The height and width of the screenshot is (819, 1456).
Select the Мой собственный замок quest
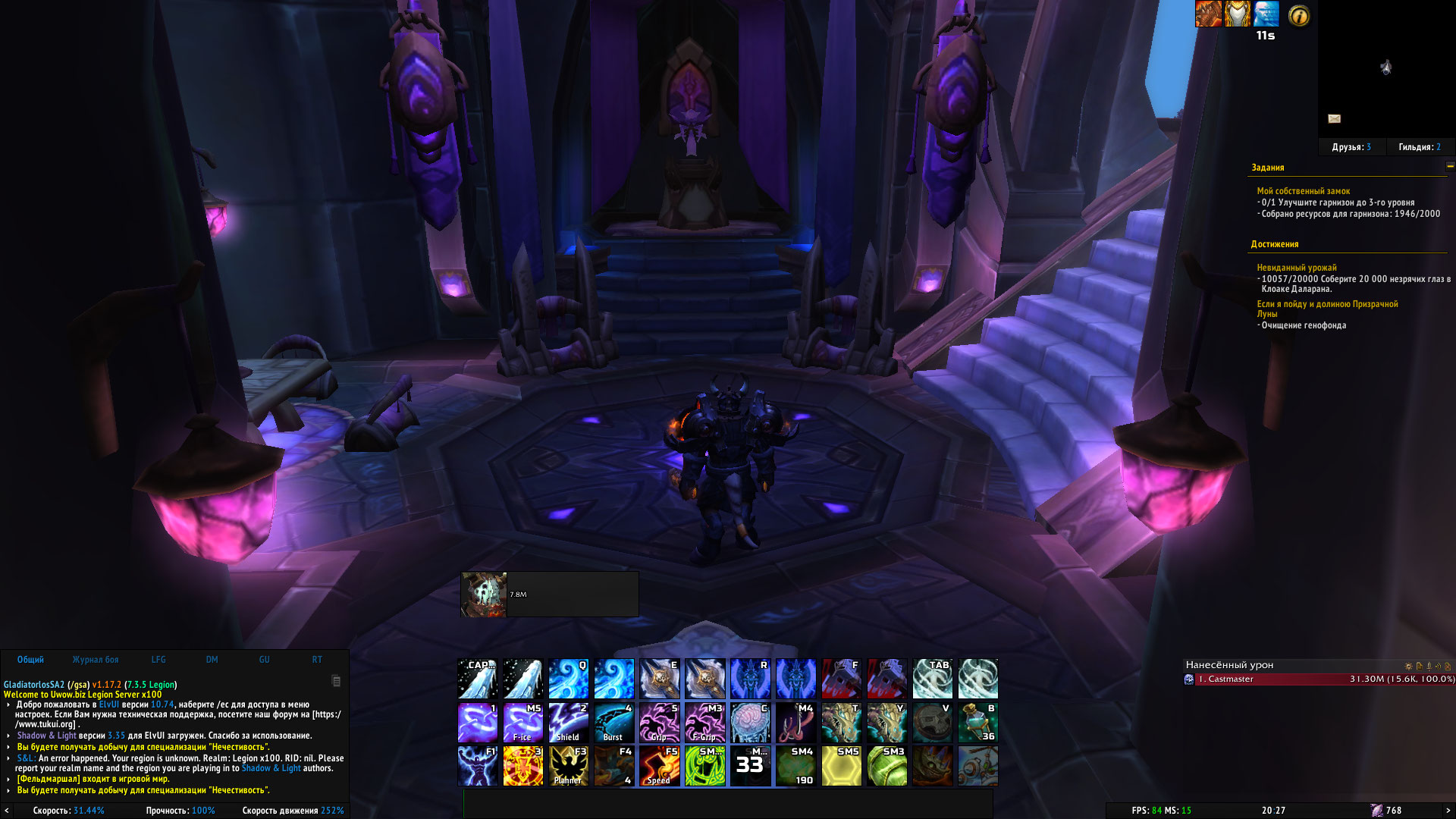pos(1303,191)
